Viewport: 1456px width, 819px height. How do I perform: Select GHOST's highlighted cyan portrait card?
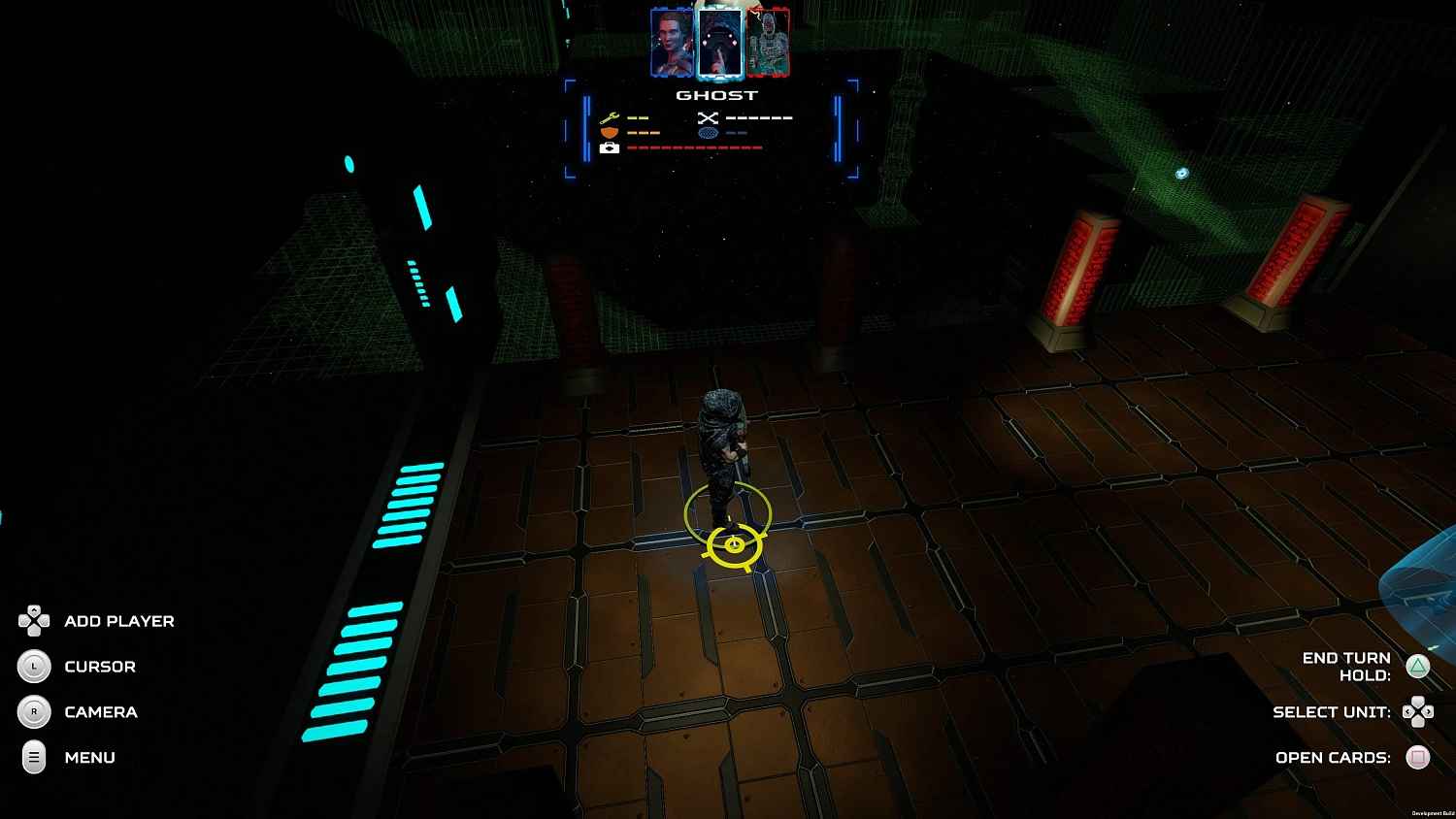(719, 42)
